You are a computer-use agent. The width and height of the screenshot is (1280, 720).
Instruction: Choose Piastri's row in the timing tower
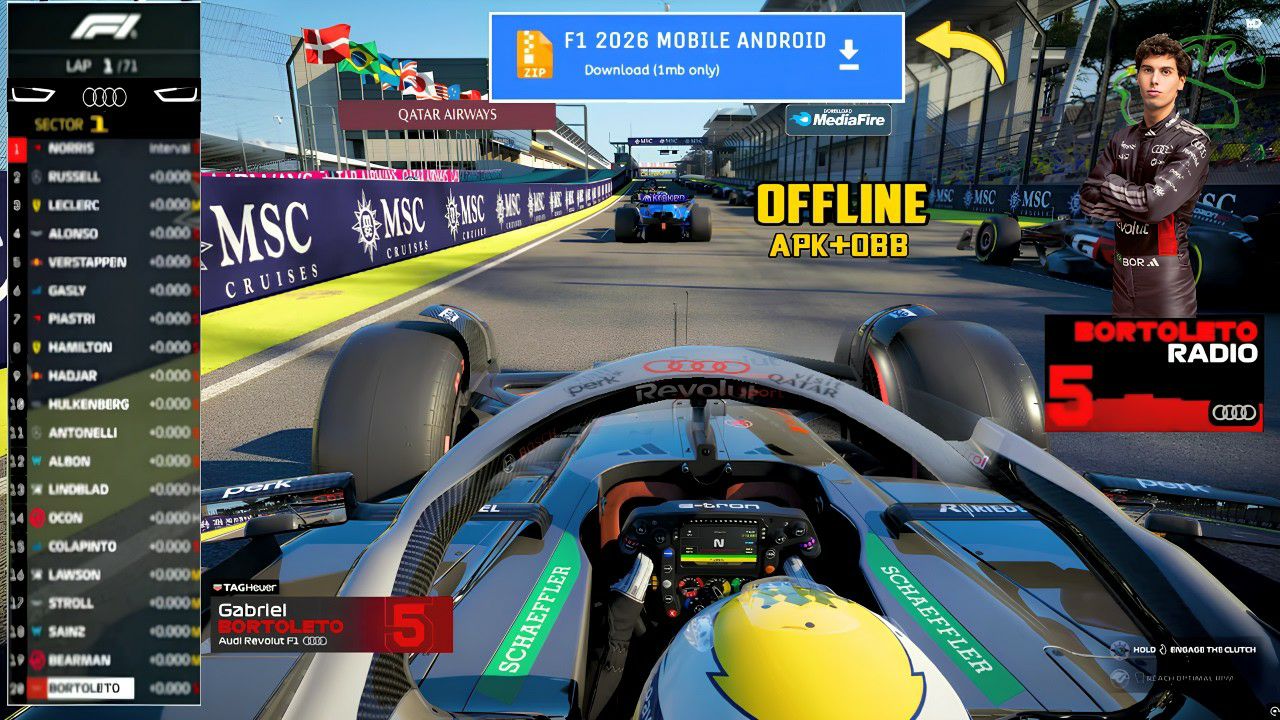click(100, 319)
